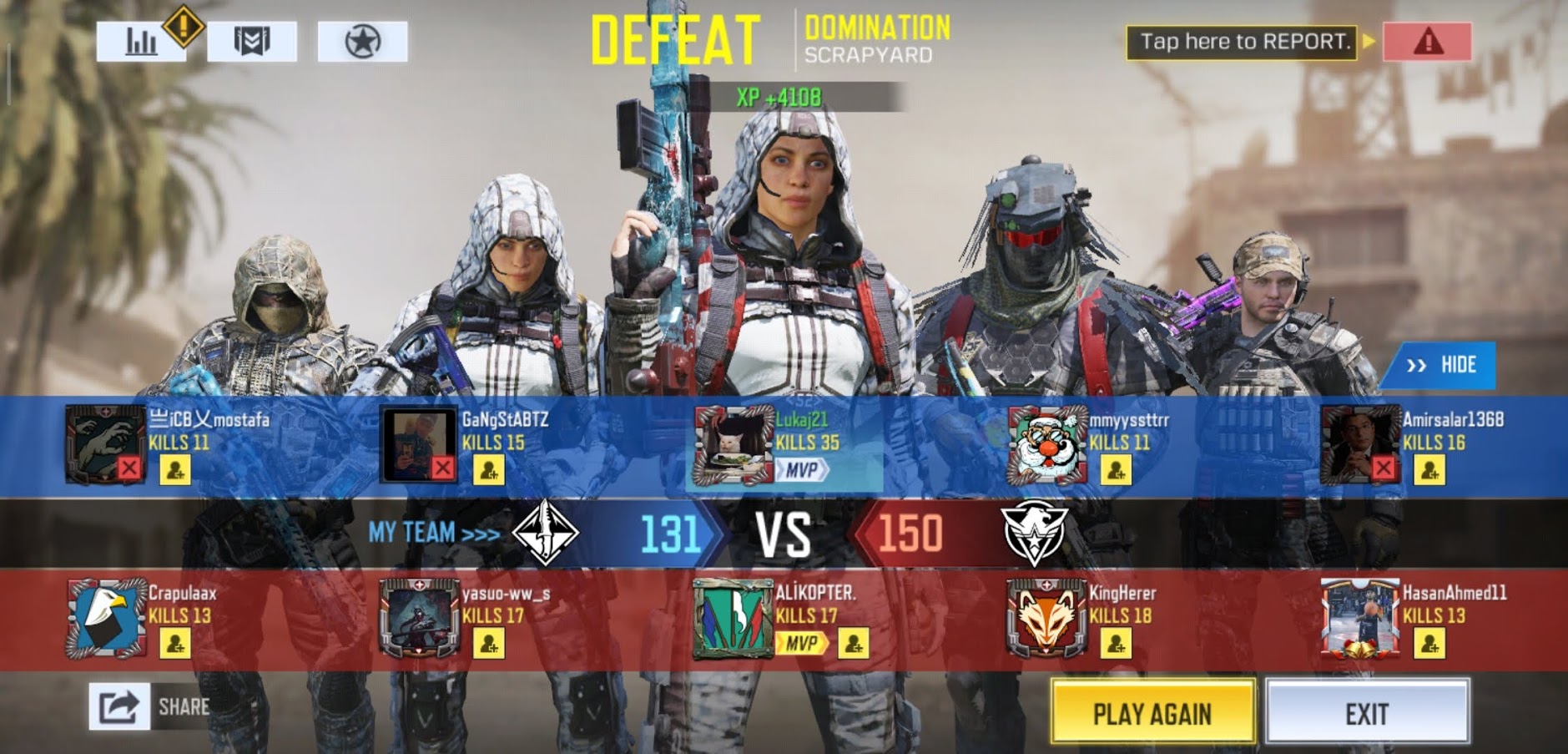Click the PLAY AGAIN button
This screenshot has height=754, width=1568.
1152,712
